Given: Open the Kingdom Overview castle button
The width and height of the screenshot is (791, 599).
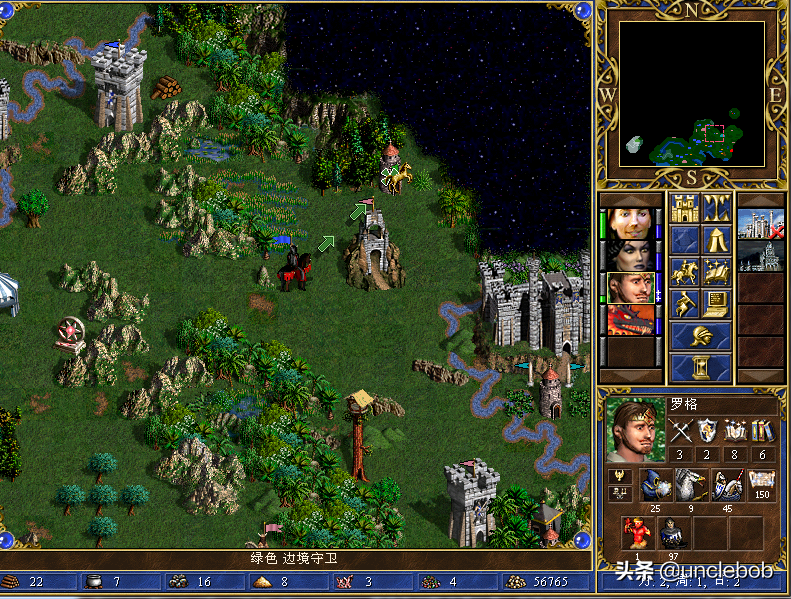Looking at the screenshot, I should point(685,209).
